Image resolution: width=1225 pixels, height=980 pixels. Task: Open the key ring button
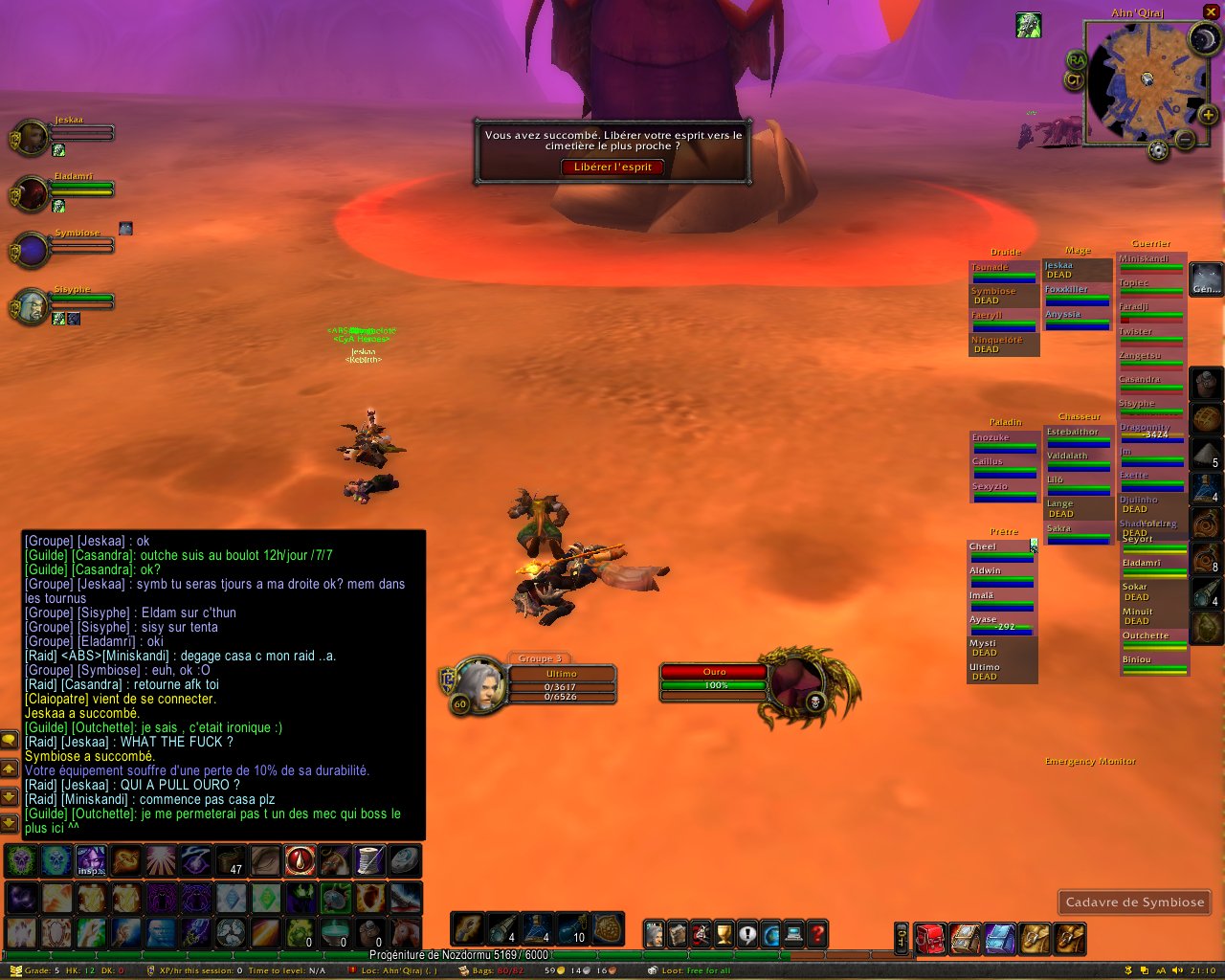902,938
